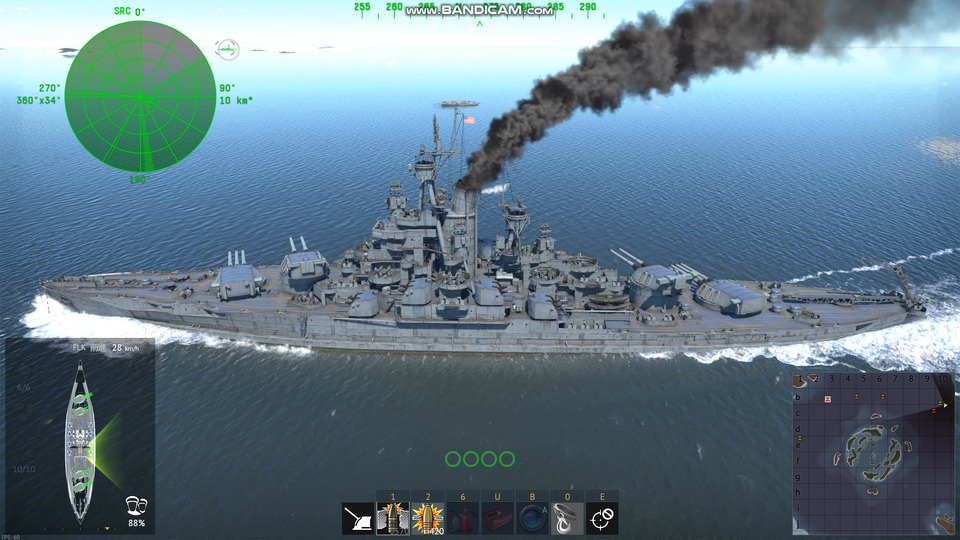Select the tow hook rope slot

[x=567, y=518]
